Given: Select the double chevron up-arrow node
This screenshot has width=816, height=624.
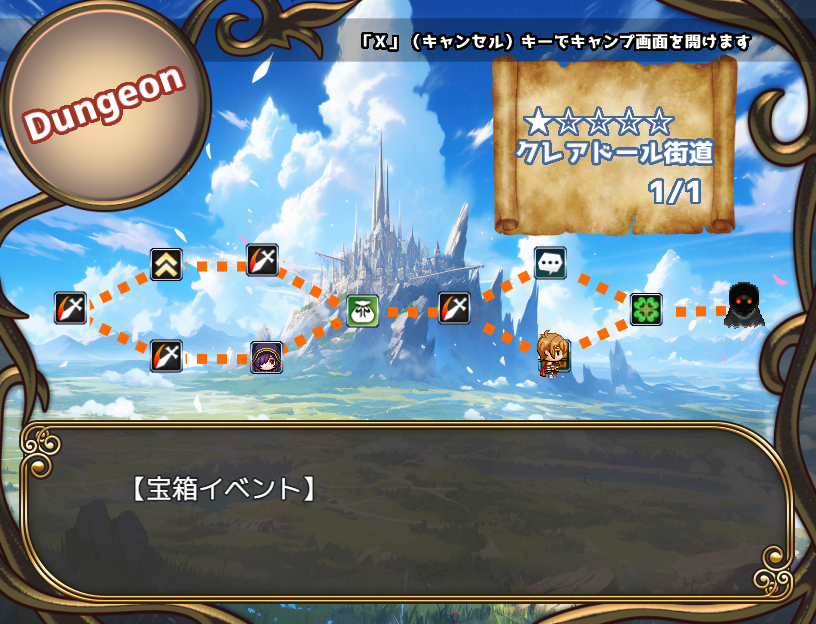Looking at the screenshot, I should click(166, 264).
